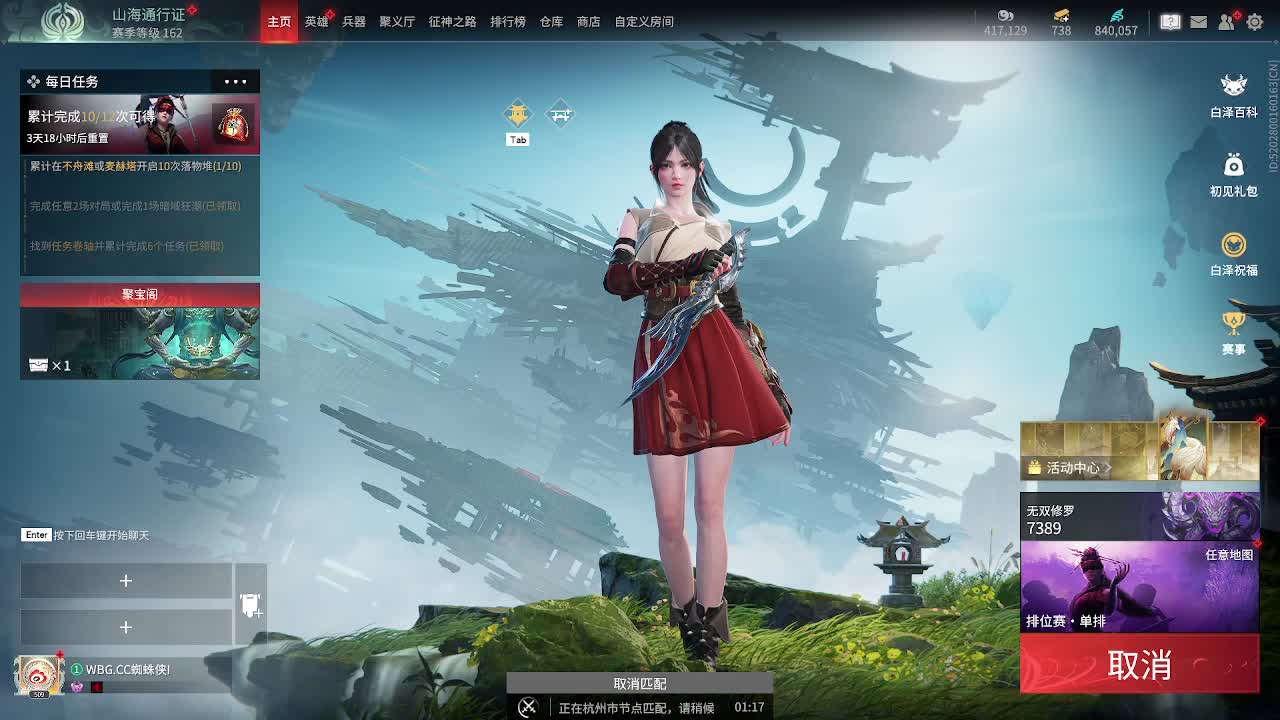The height and width of the screenshot is (720, 1280).
Task: Switch to the 英雄 heroes tab
Action: click(315, 20)
